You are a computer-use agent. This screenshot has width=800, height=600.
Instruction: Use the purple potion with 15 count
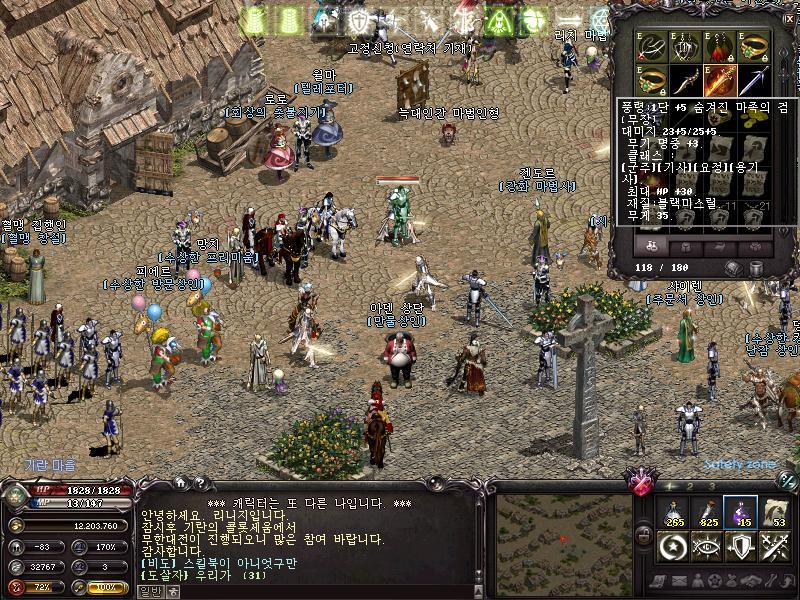(x=741, y=512)
